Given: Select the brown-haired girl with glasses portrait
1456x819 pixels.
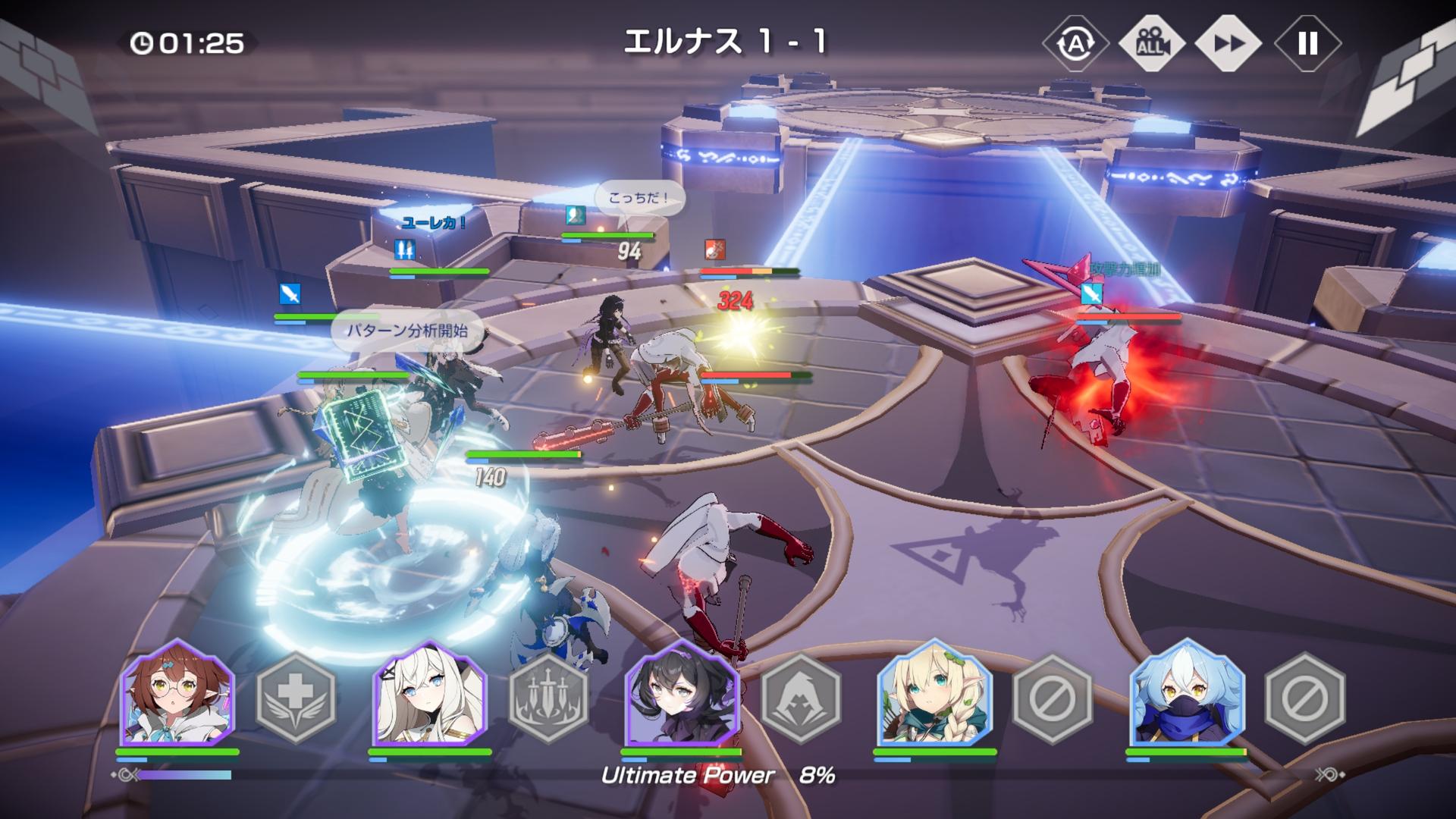Looking at the screenshot, I should (x=178, y=694).
